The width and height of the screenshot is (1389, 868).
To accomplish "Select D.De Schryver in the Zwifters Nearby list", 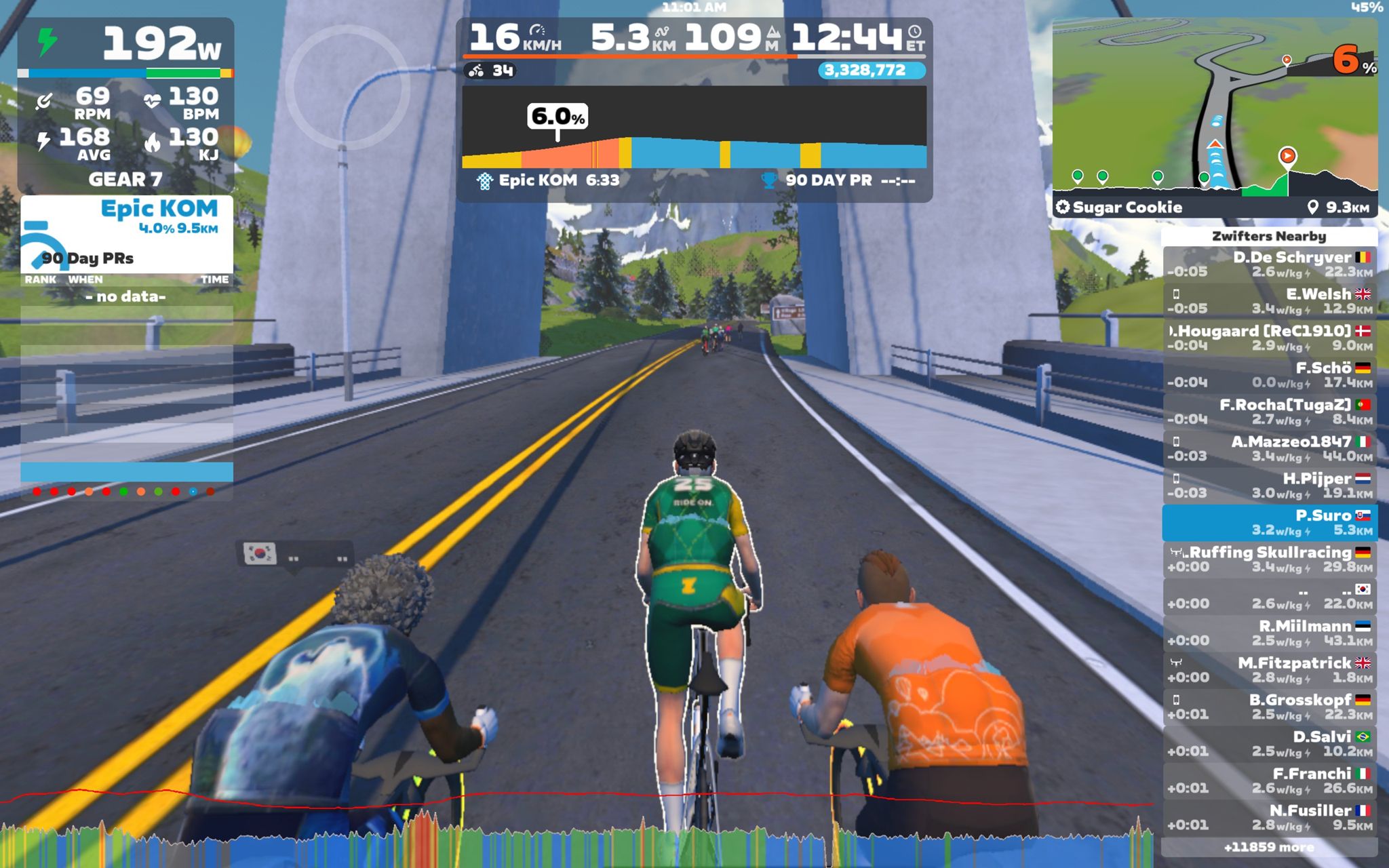I will [1269, 264].
